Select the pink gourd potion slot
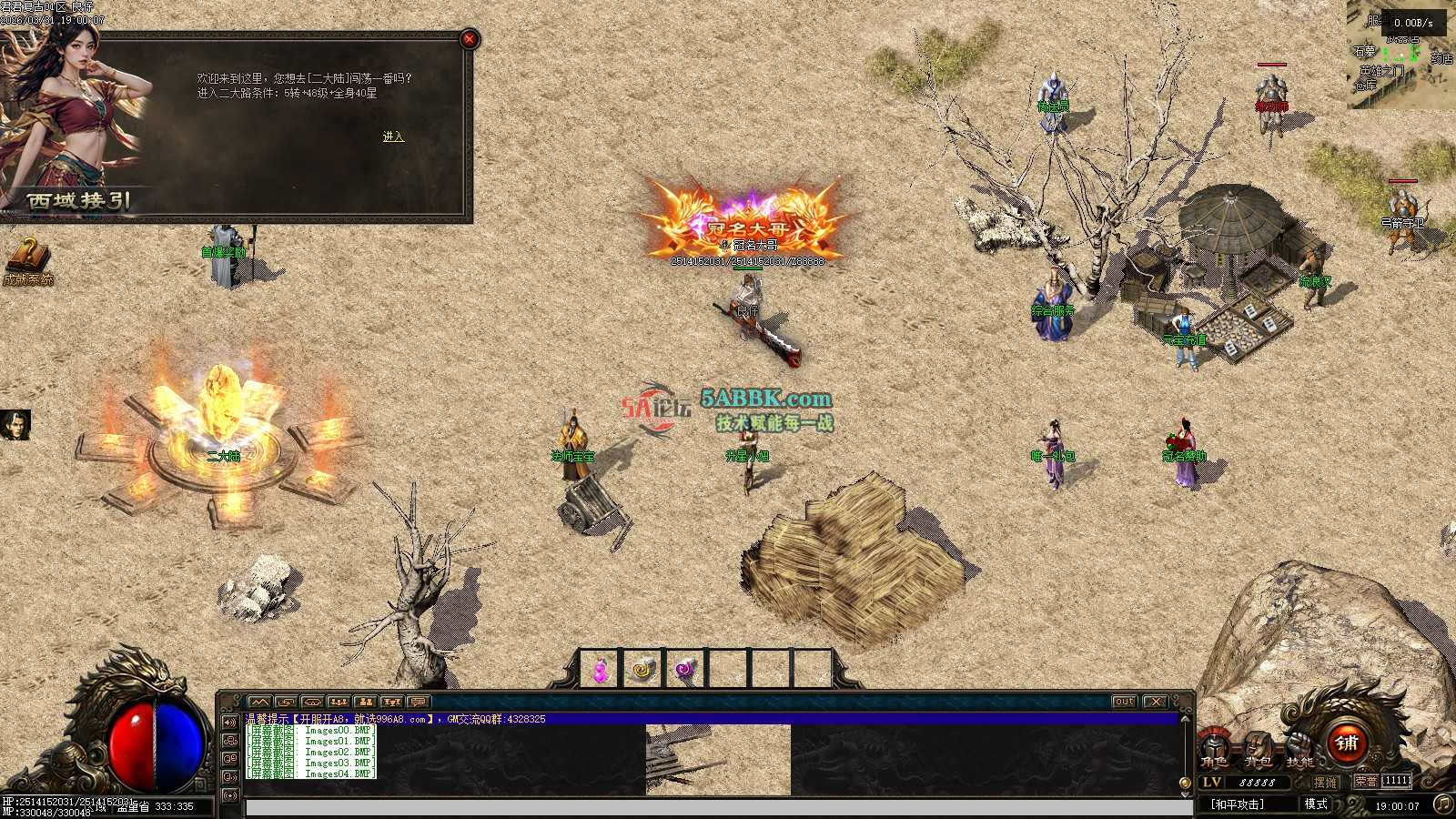This screenshot has height=819, width=1456. coord(600,671)
